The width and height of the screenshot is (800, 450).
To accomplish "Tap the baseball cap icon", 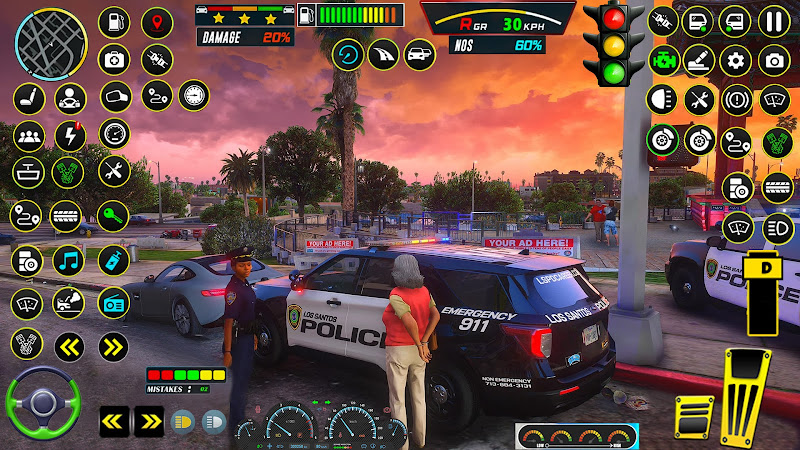I will click(x=116, y=98).
